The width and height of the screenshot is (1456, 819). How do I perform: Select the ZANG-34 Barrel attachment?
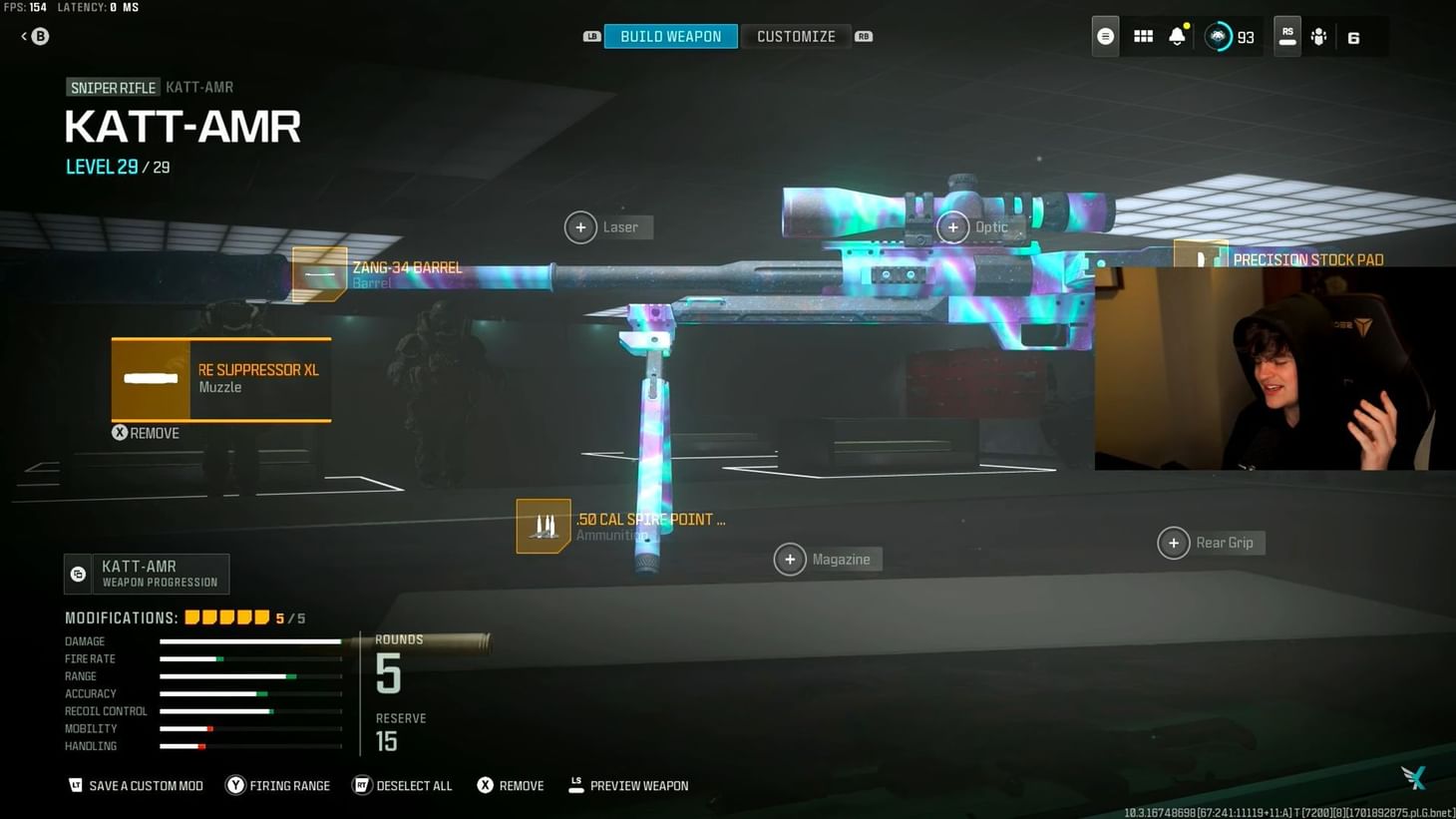(319, 273)
